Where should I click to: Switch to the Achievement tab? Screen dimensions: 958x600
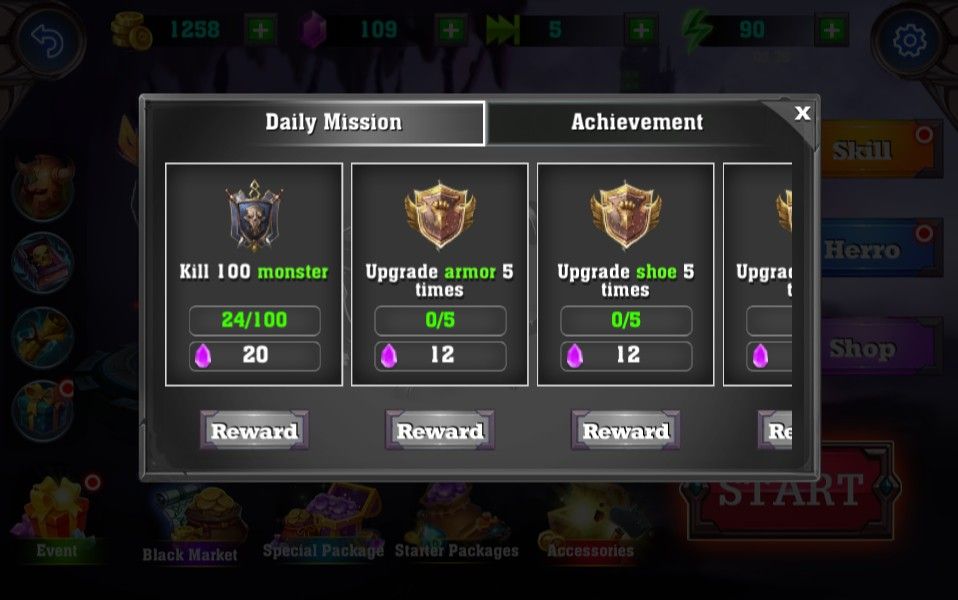pos(637,123)
